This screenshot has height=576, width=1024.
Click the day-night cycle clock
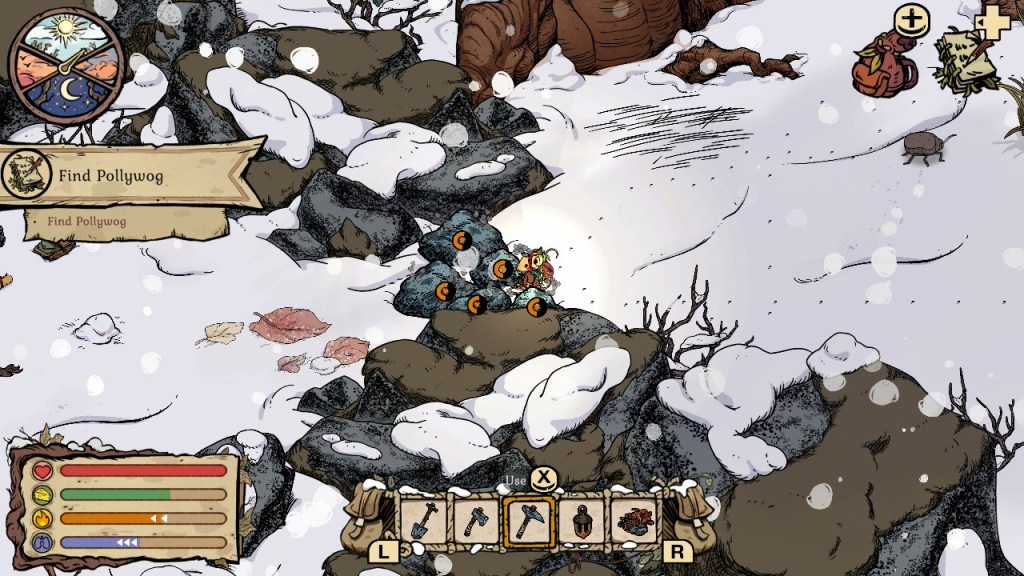(x=66, y=66)
